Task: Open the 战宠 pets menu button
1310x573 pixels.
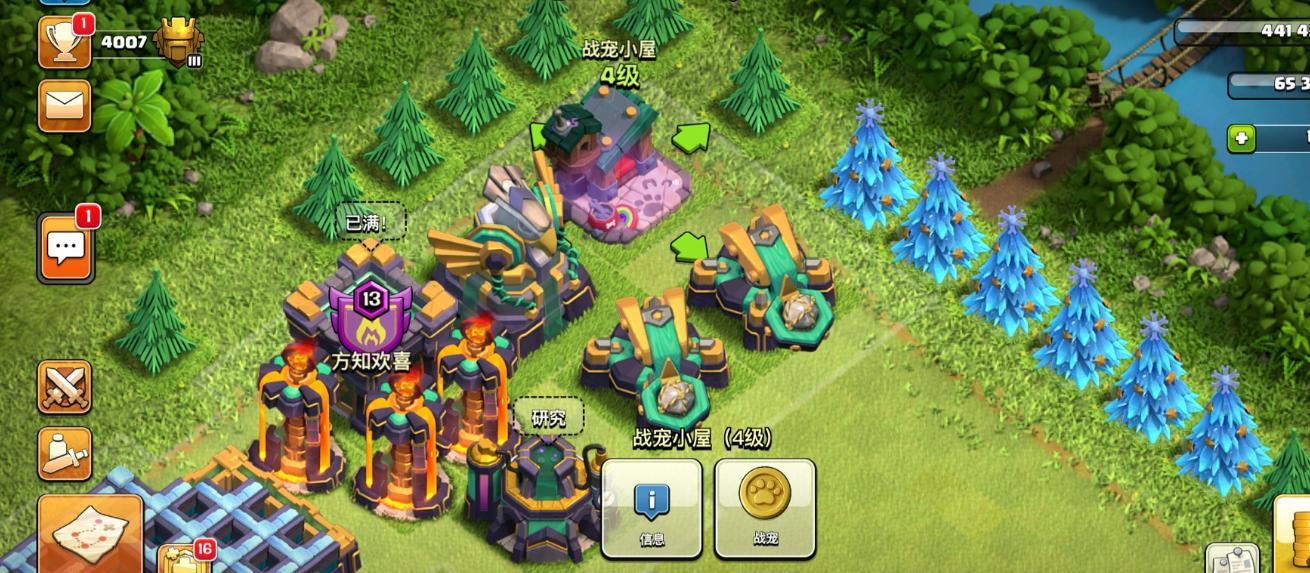Action: [765, 508]
